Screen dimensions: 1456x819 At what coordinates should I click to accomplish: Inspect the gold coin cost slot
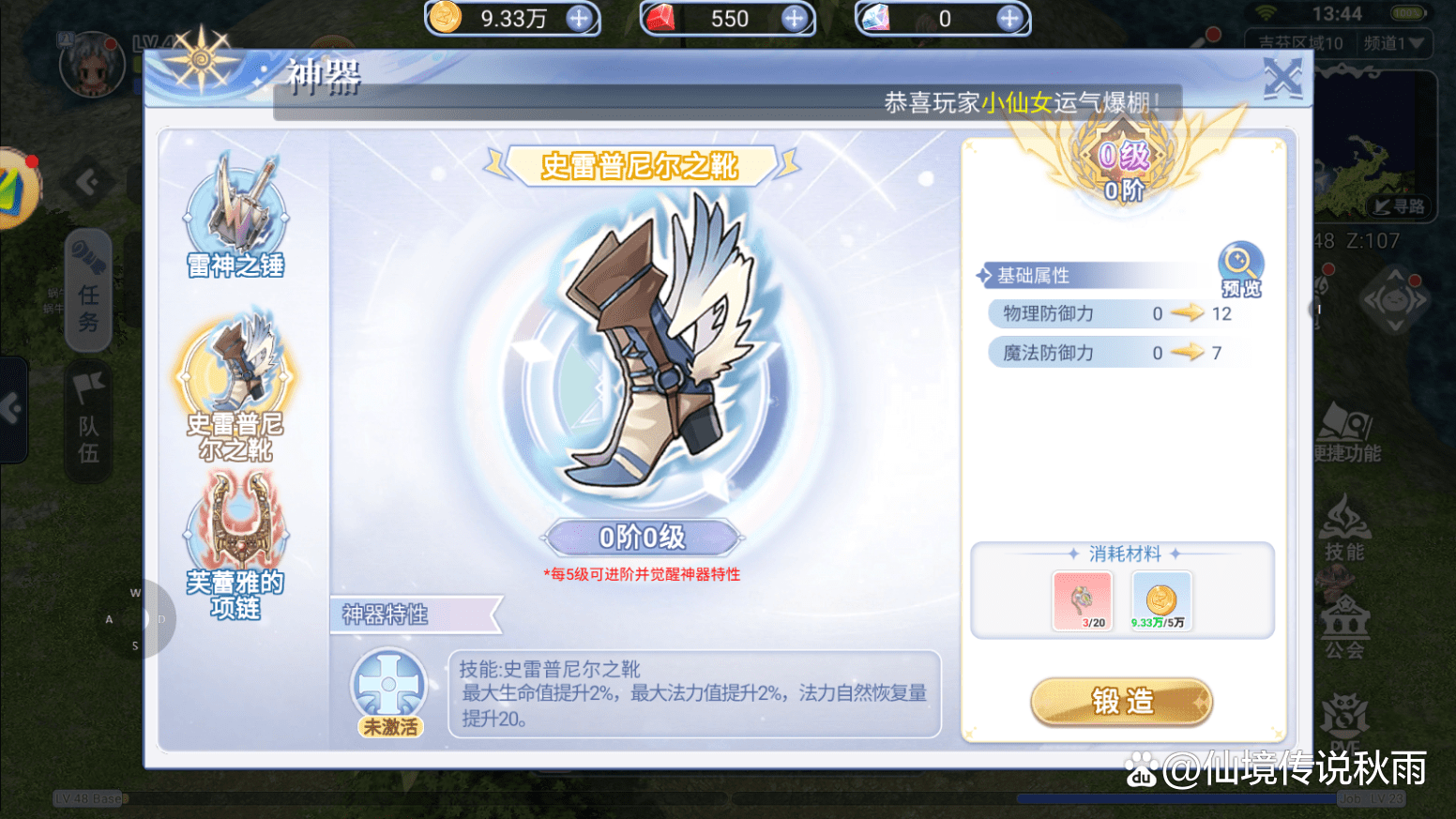tap(1160, 600)
